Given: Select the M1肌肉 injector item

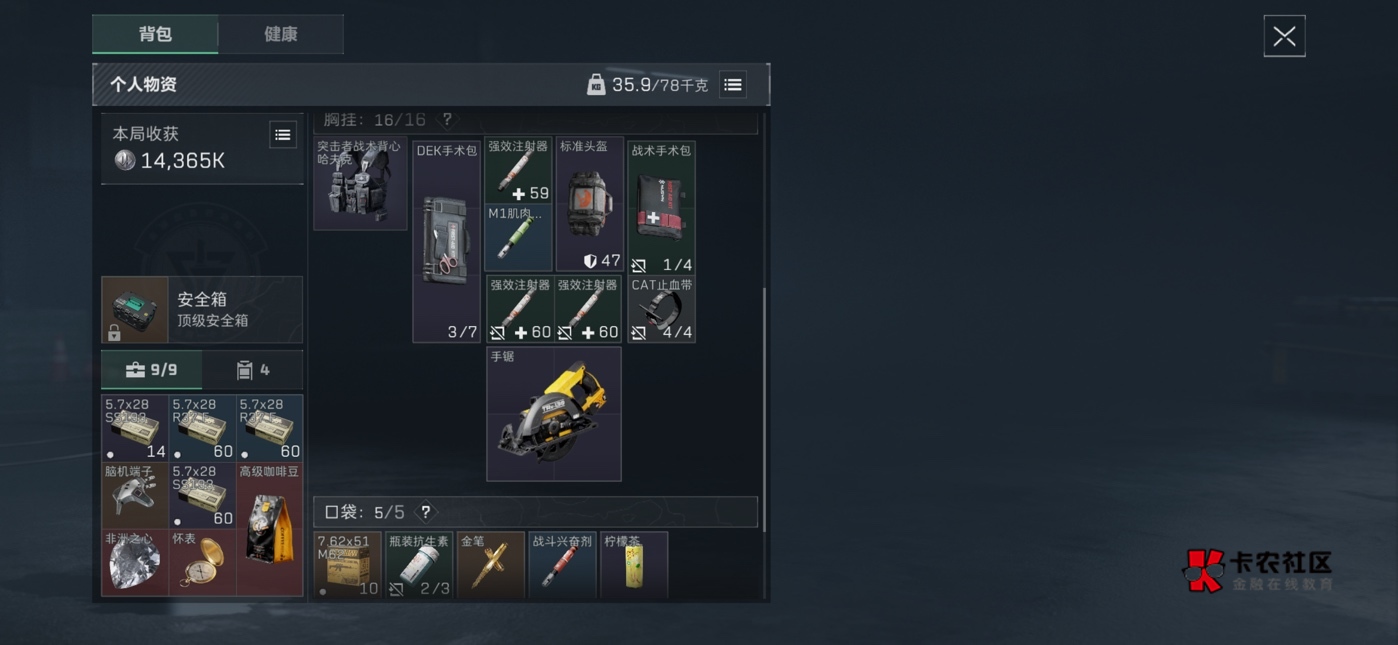Looking at the screenshot, I should [x=518, y=238].
